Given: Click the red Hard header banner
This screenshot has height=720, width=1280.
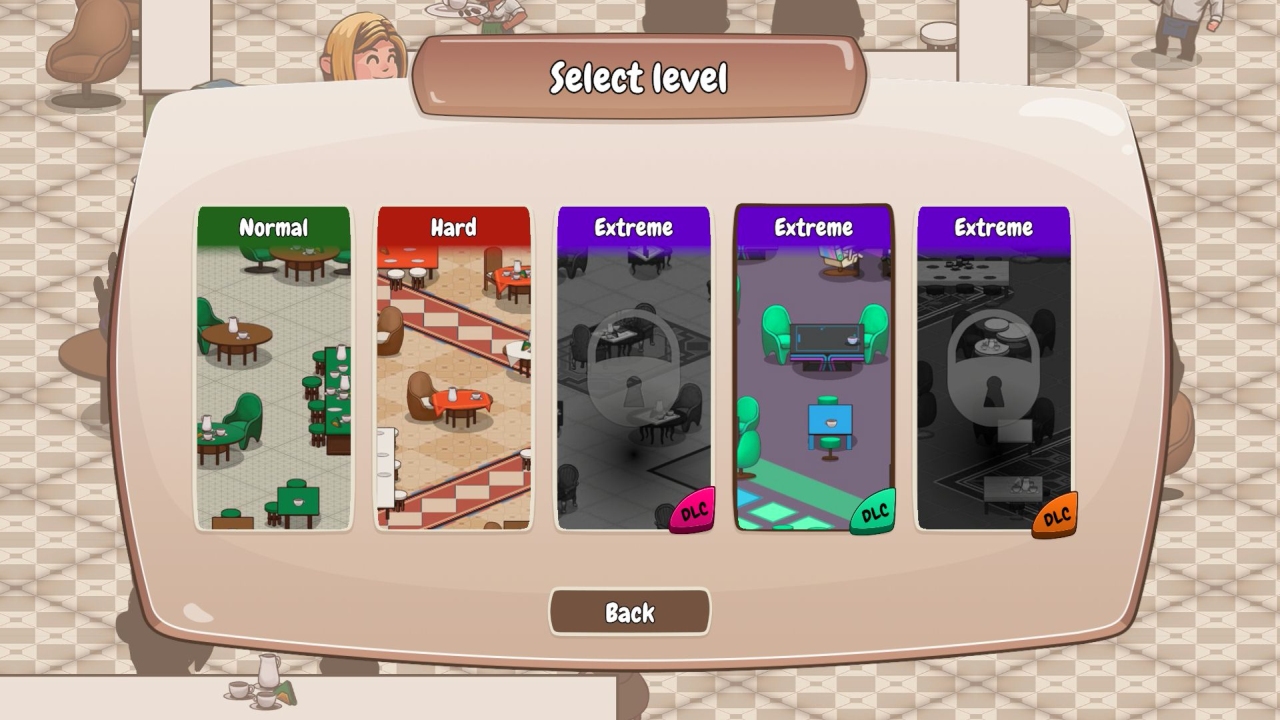Looking at the screenshot, I should tap(453, 228).
